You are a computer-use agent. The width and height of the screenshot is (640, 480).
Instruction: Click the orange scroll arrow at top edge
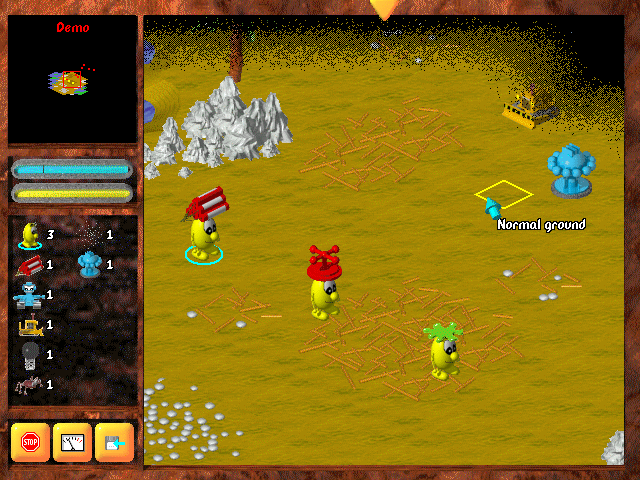tap(383, 10)
